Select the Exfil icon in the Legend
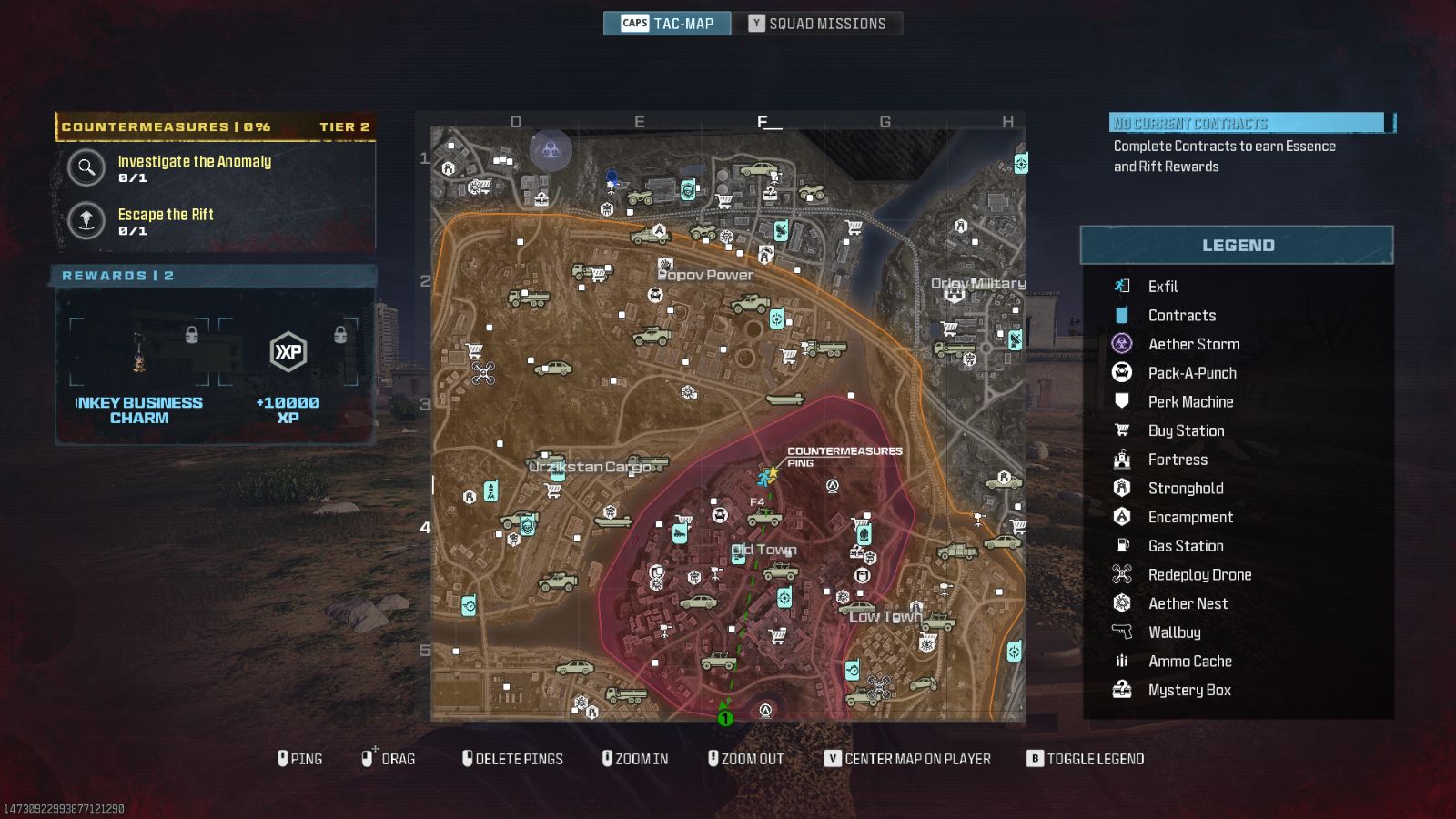 pyautogui.click(x=1125, y=286)
